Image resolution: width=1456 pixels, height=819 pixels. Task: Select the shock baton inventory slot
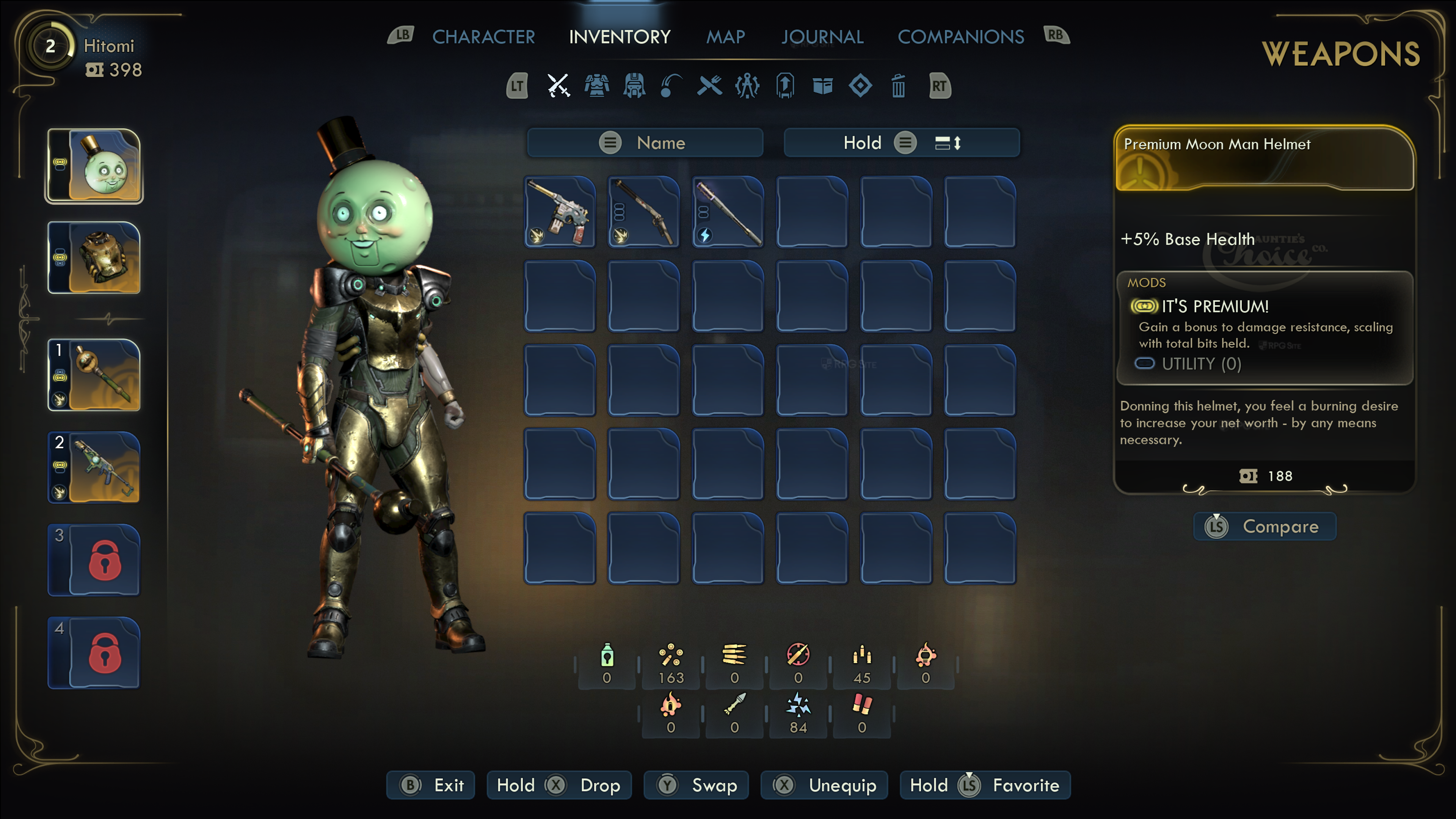[x=728, y=212]
